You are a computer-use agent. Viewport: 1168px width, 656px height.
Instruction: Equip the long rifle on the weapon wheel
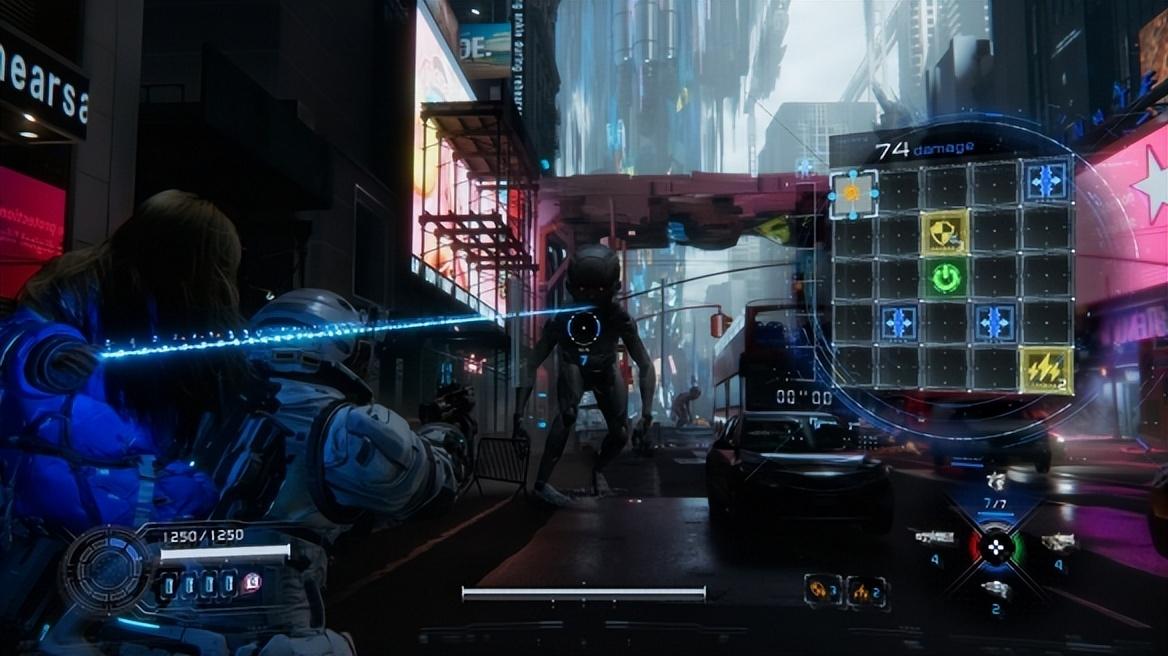[x=933, y=539]
